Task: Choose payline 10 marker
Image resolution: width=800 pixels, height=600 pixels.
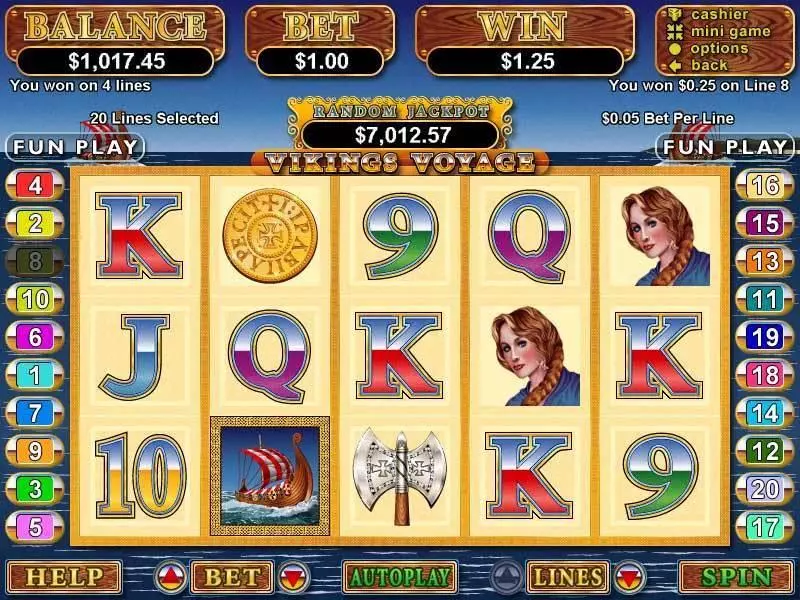Action: [x=35, y=299]
